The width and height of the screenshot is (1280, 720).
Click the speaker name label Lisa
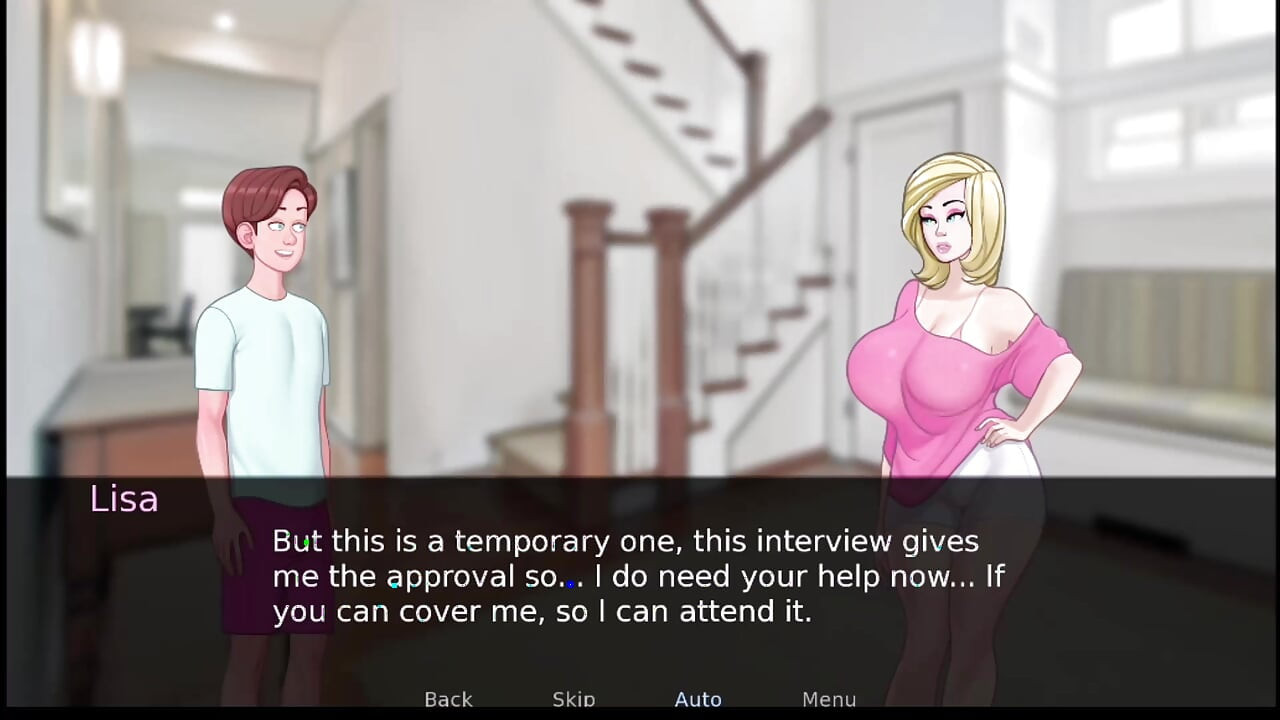pos(123,499)
